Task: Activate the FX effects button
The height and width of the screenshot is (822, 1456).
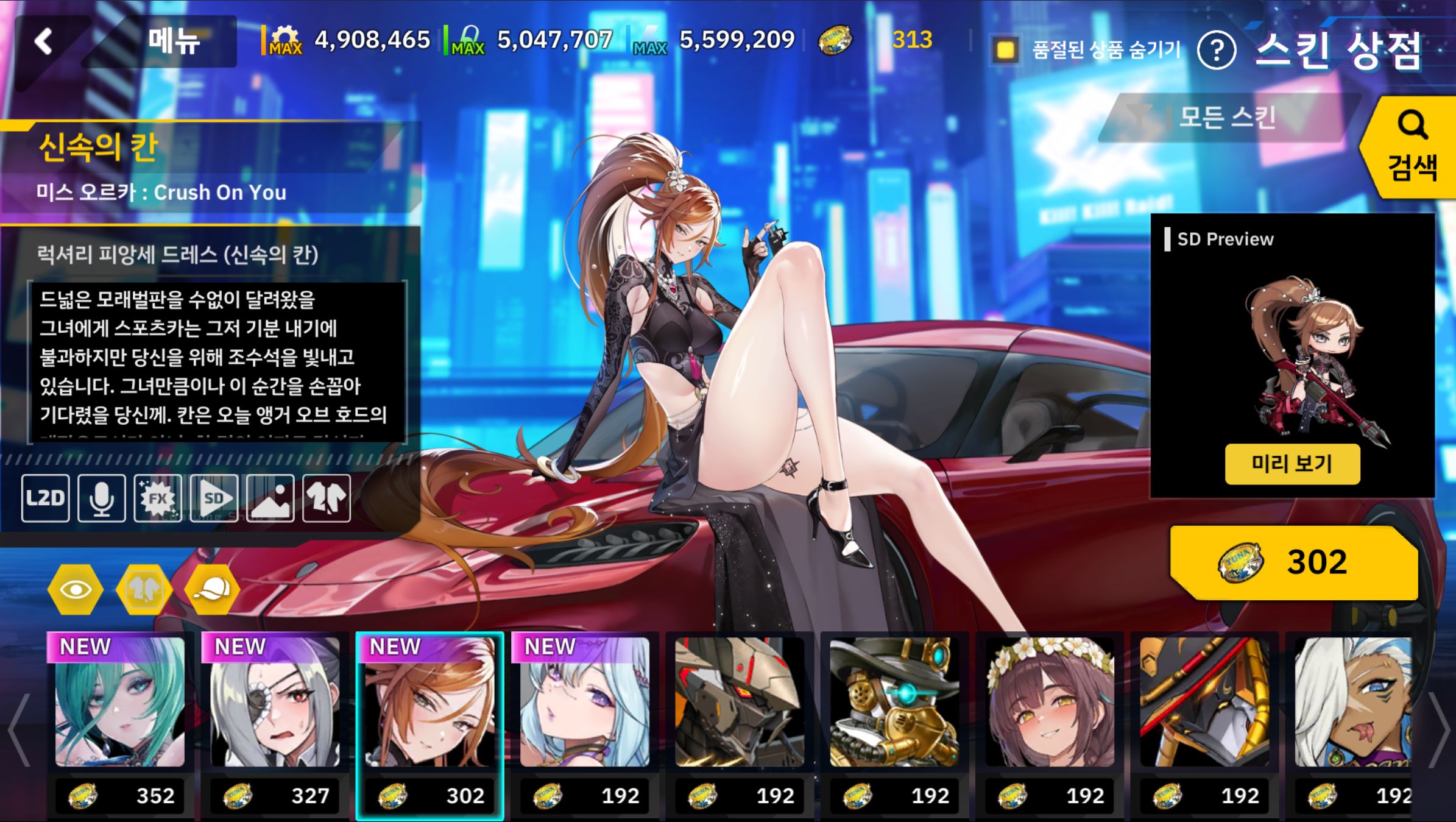Action: point(158,498)
